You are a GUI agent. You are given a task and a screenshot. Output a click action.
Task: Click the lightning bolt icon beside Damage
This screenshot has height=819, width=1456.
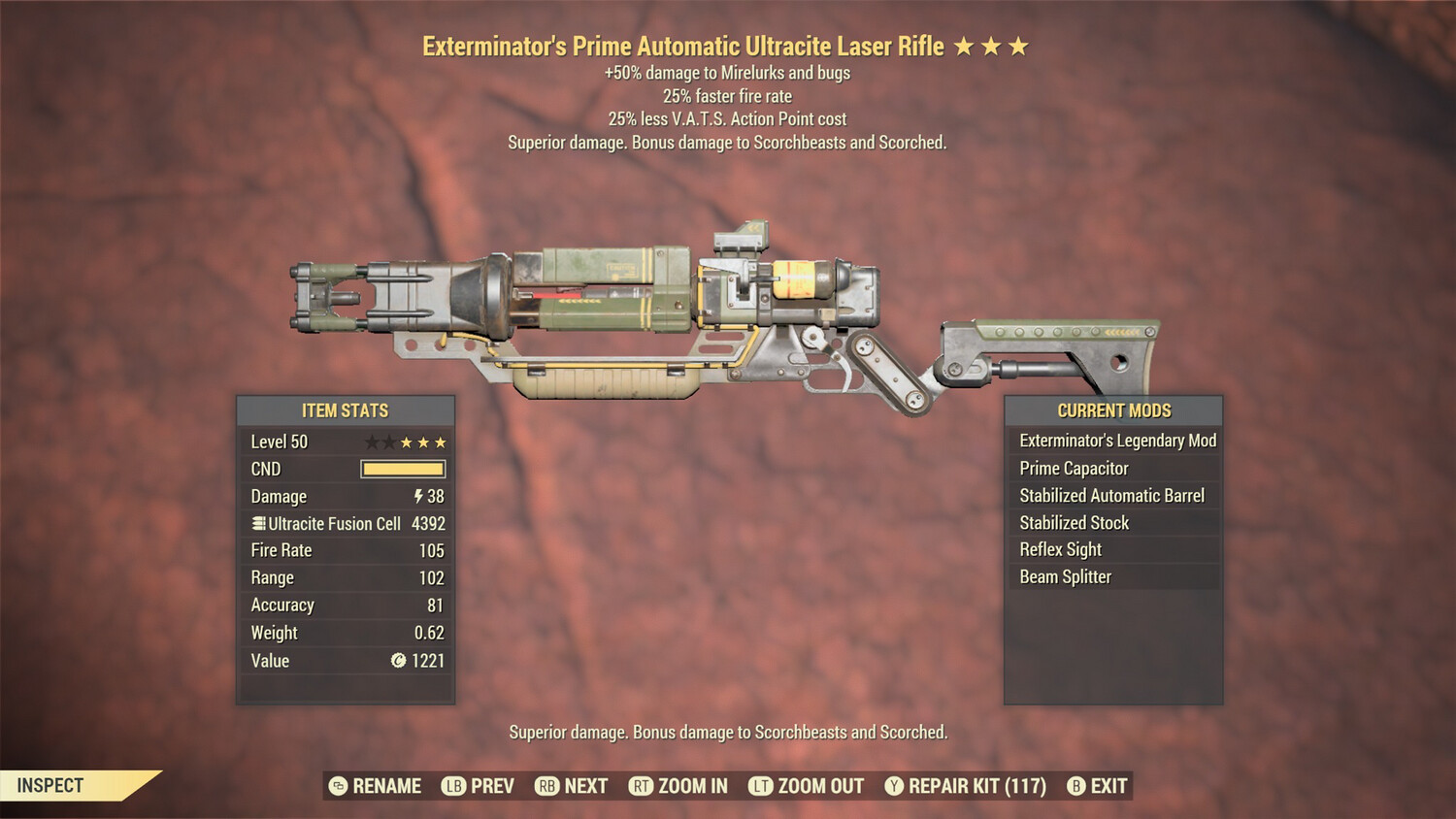pyautogui.click(x=417, y=496)
